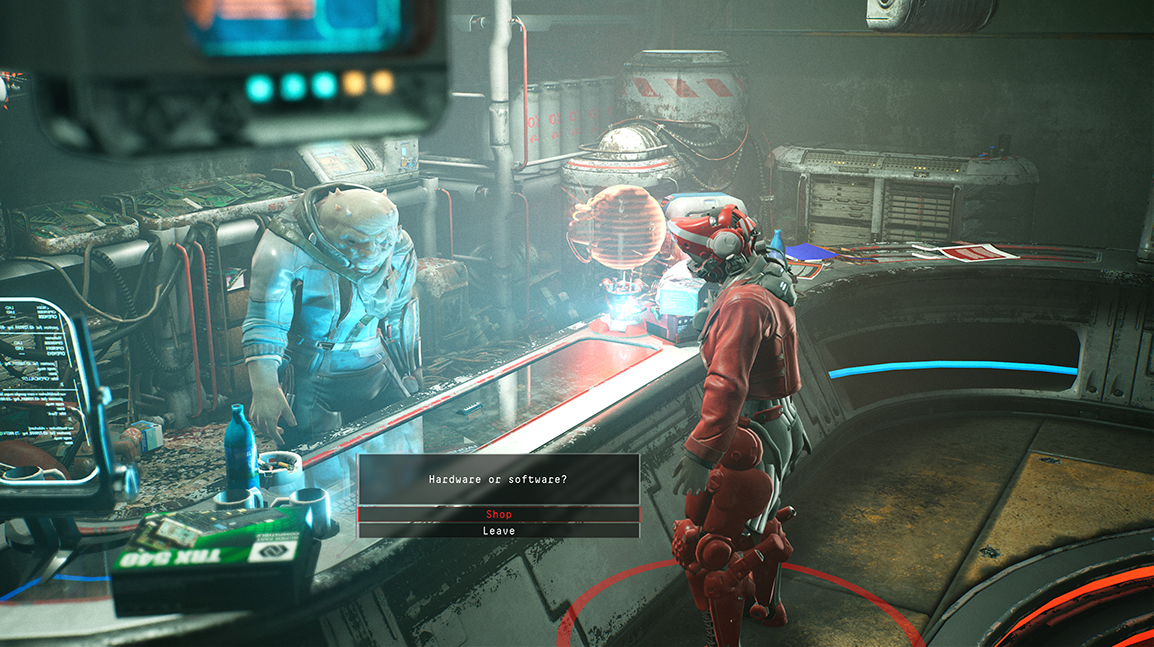Screen dimensions: 1154x647
Task: Select Leave to end the conversation
Action: tap(498, 531)
